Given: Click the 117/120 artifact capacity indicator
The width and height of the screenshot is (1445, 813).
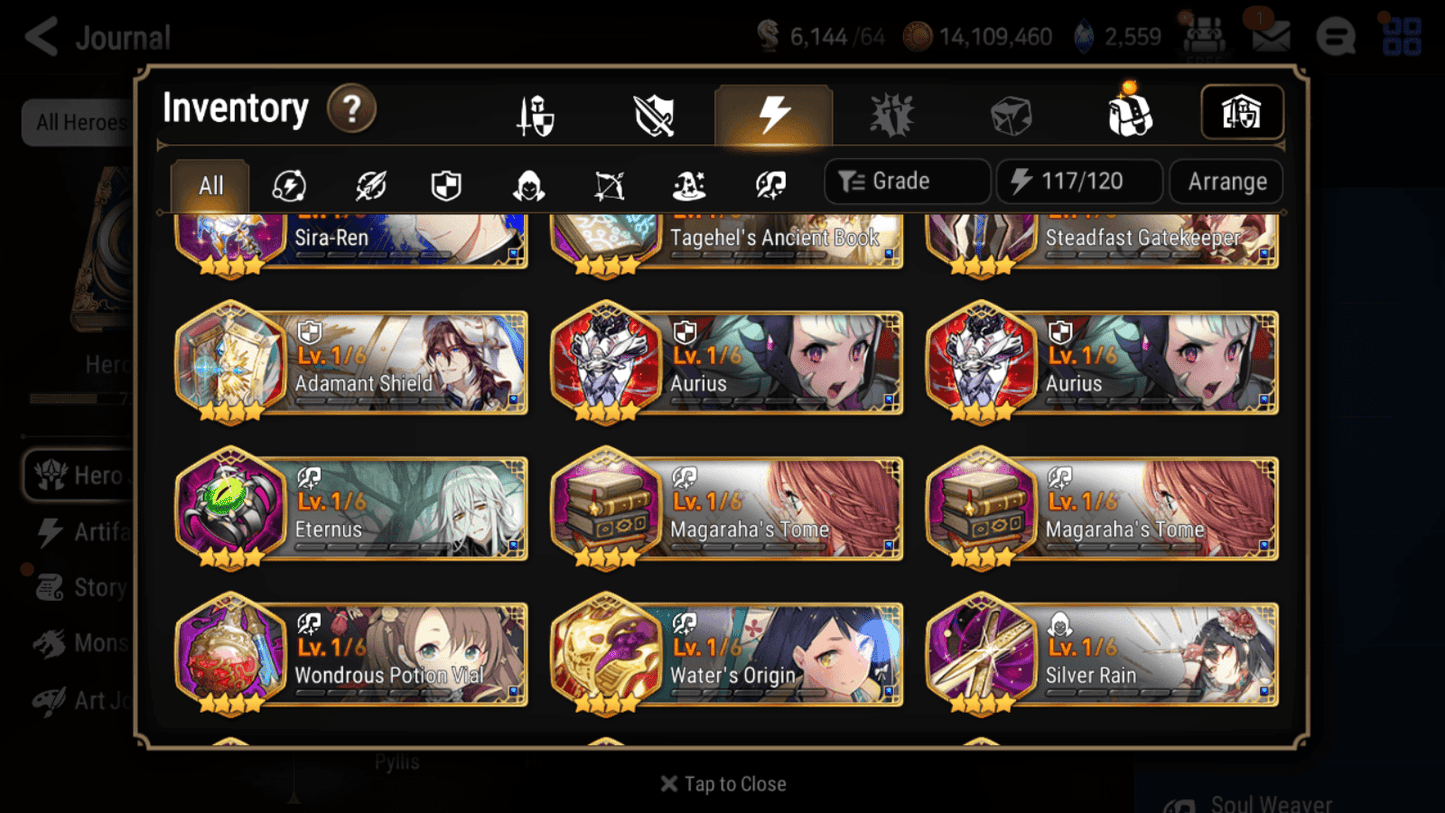Looking at the screenshot, I should pyautogui.click(x=1079, y=181).
